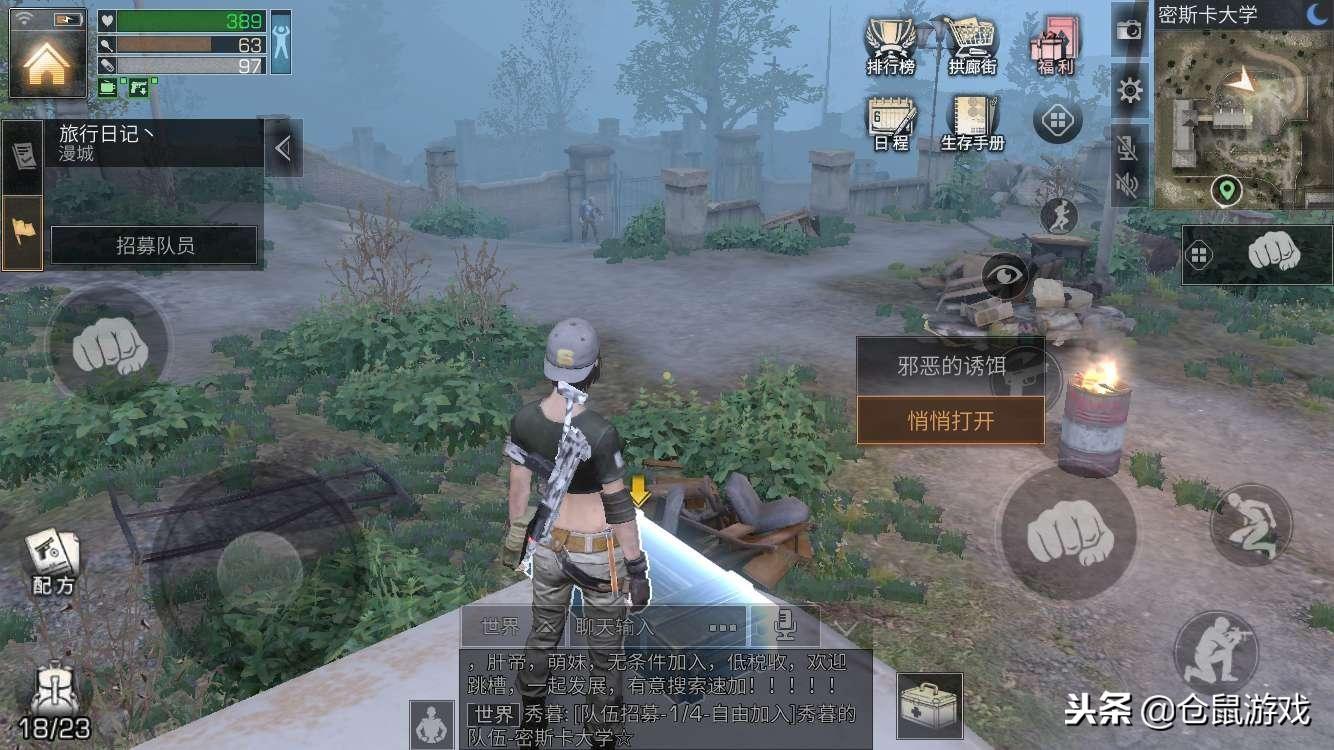
Task: Open the 生存手册 survival handbook
Action: [972, 123]
